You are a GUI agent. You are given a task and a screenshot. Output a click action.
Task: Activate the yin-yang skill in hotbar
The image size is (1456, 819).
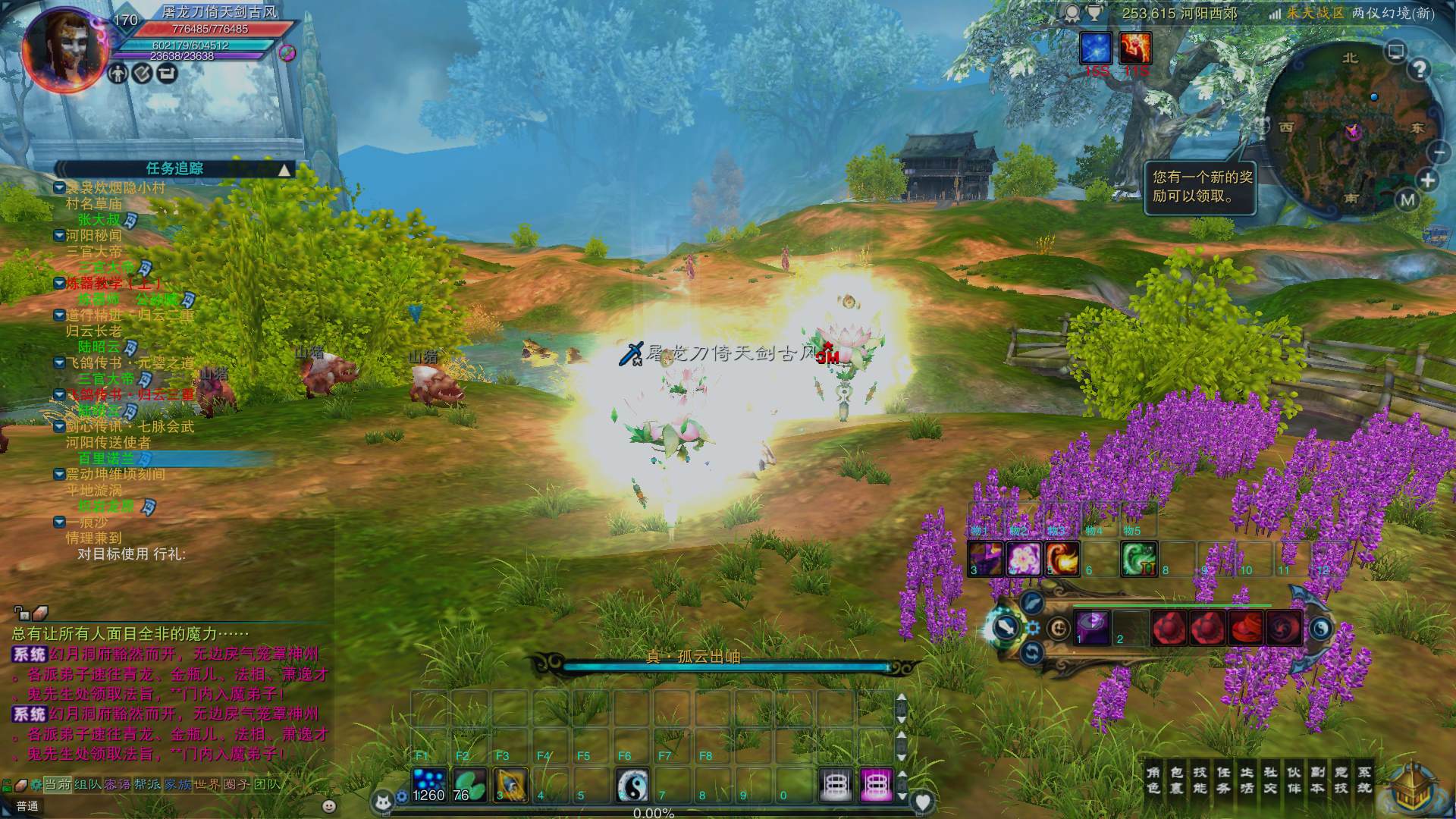(x=632, y=785)
